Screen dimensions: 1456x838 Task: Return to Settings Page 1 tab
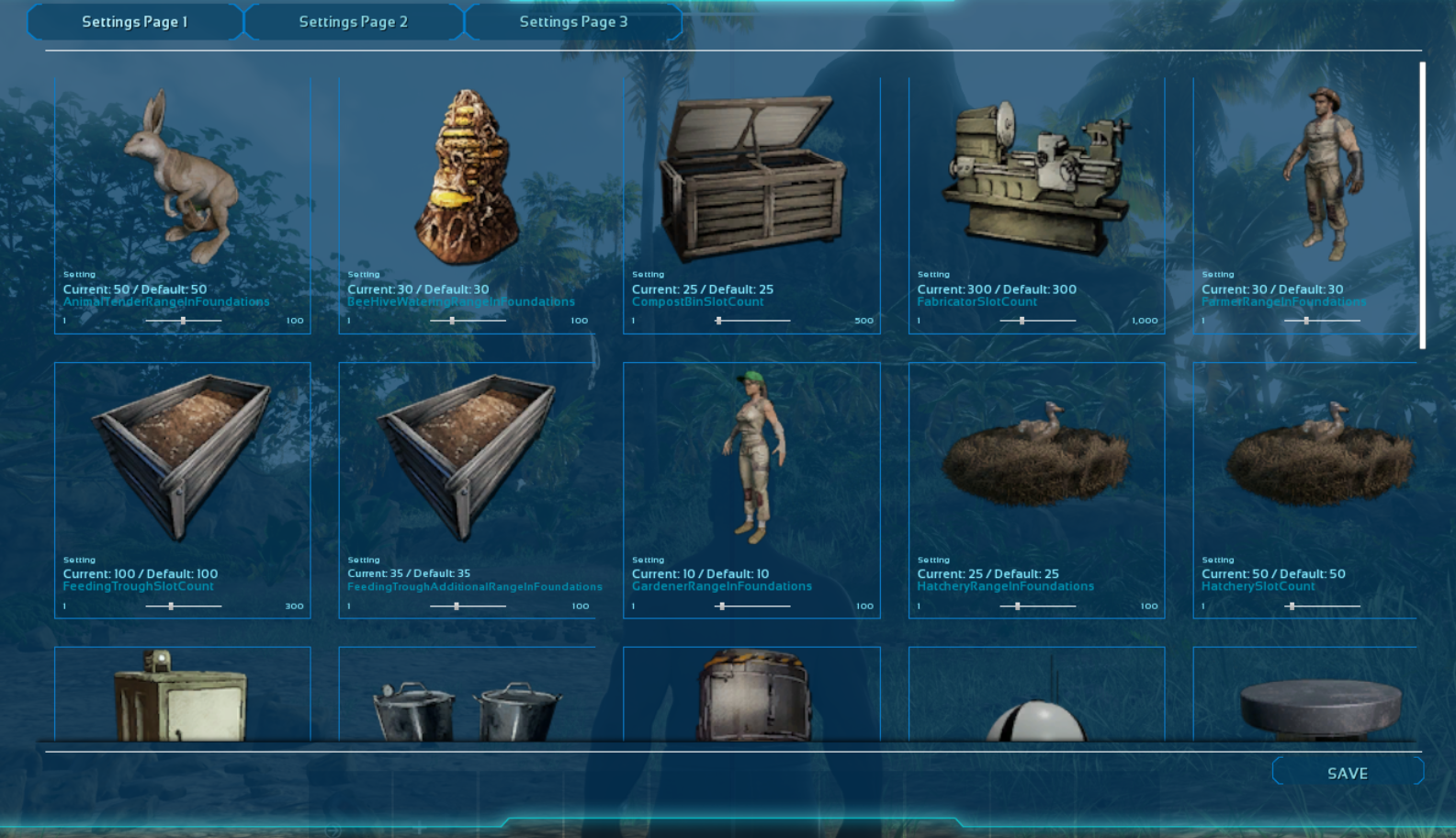click(x=135, y=21)
